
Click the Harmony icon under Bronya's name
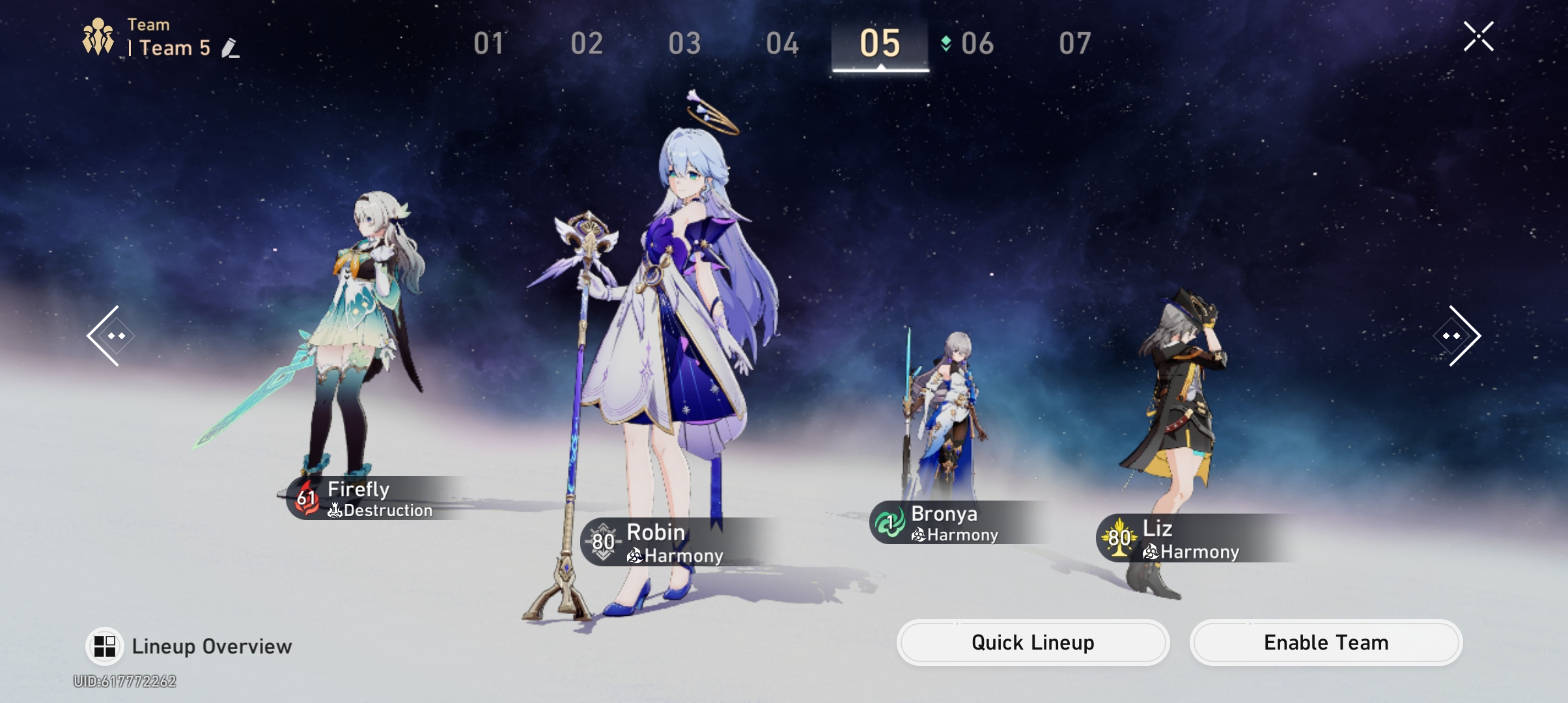(917, 534)
